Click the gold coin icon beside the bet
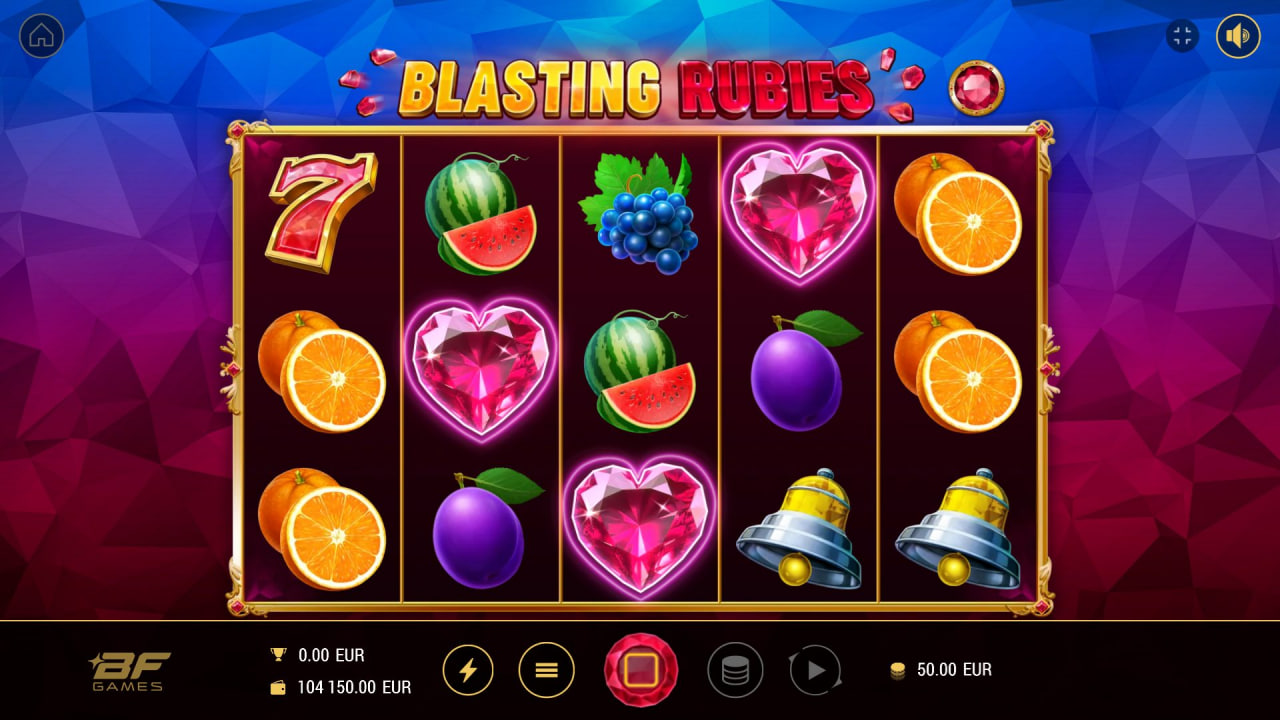This screenshot has height=720, width=1280. [x=898, y=670]
